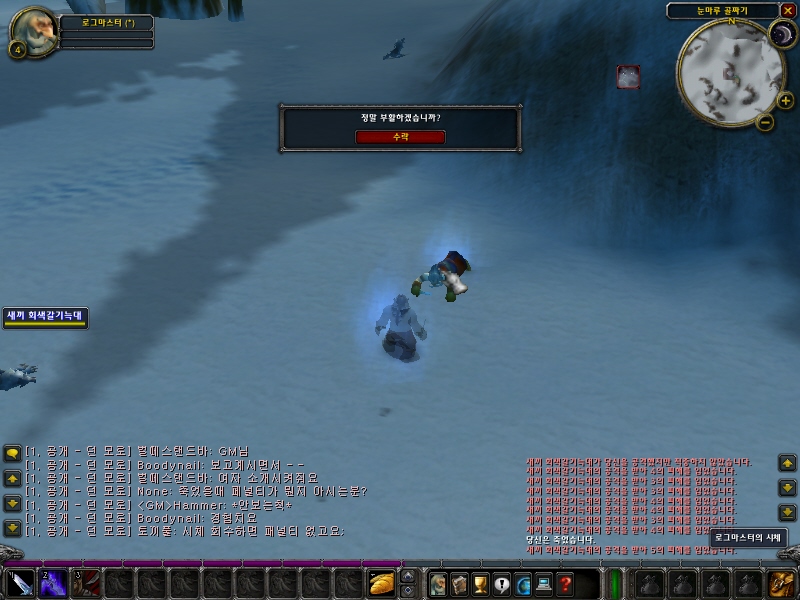Use the purple ability in action slot 2
This screenshot has width=800, height=600.
[x=53, y=582]
